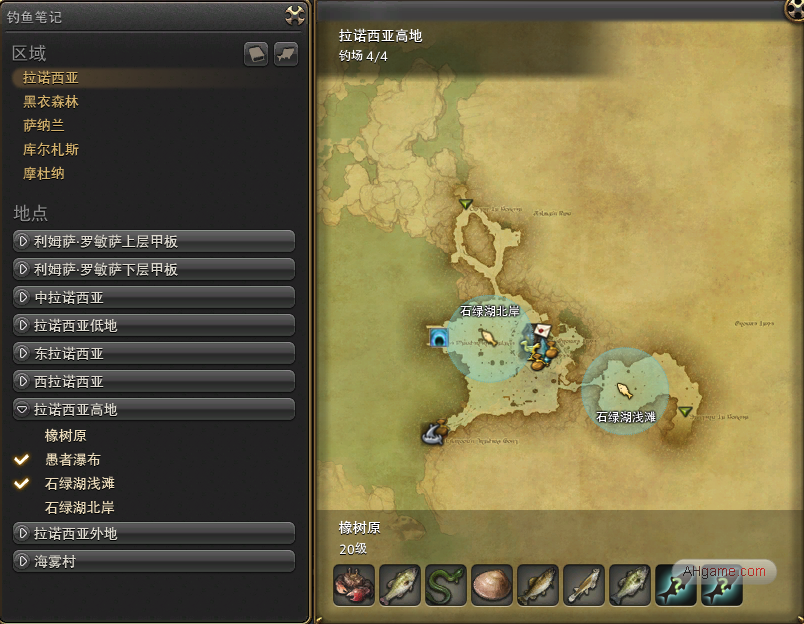Image resolution: width=804 pixels, height=624 pixels.
Task: Click the blue aetheryte marker on map
Action: 438,339
